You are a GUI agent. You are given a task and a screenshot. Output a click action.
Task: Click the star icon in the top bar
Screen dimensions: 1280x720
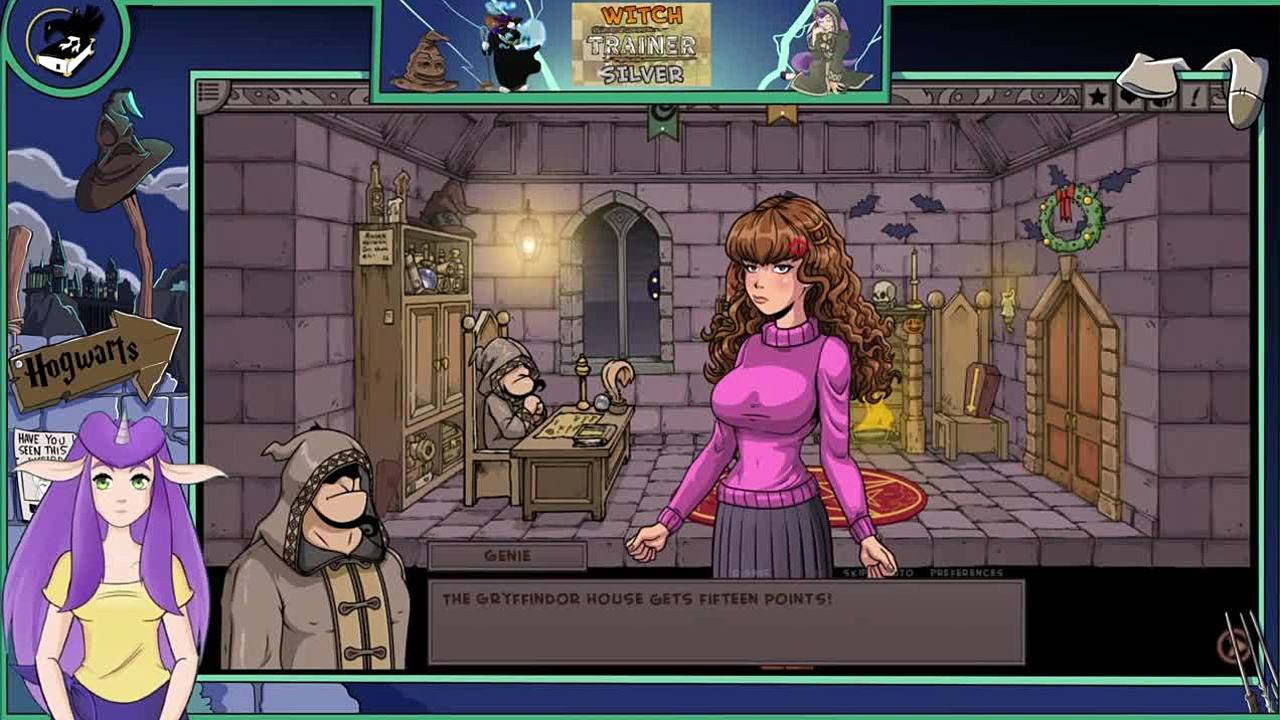(x=1098, y=97)
